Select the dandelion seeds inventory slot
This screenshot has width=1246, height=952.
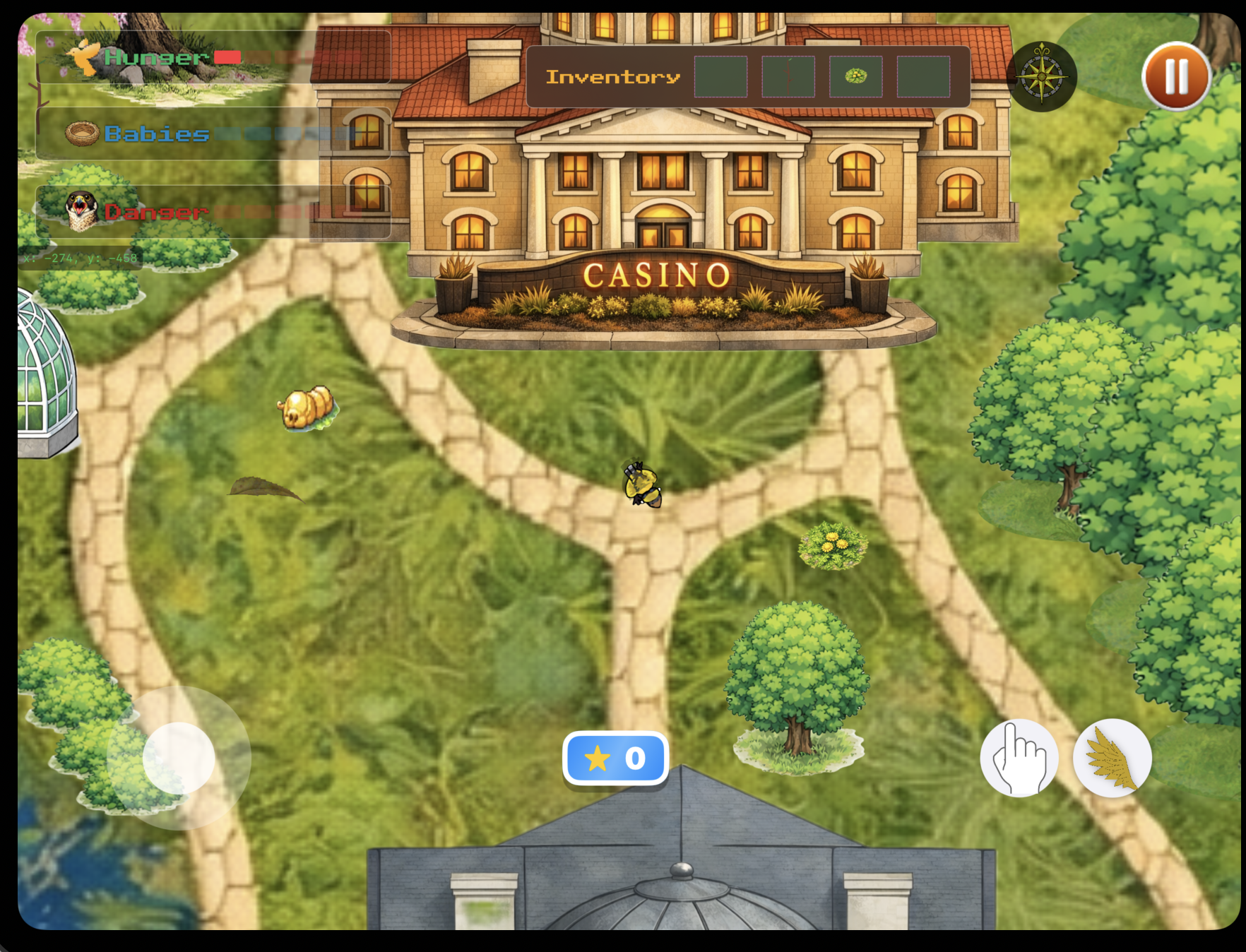click(x=855, y=77)
